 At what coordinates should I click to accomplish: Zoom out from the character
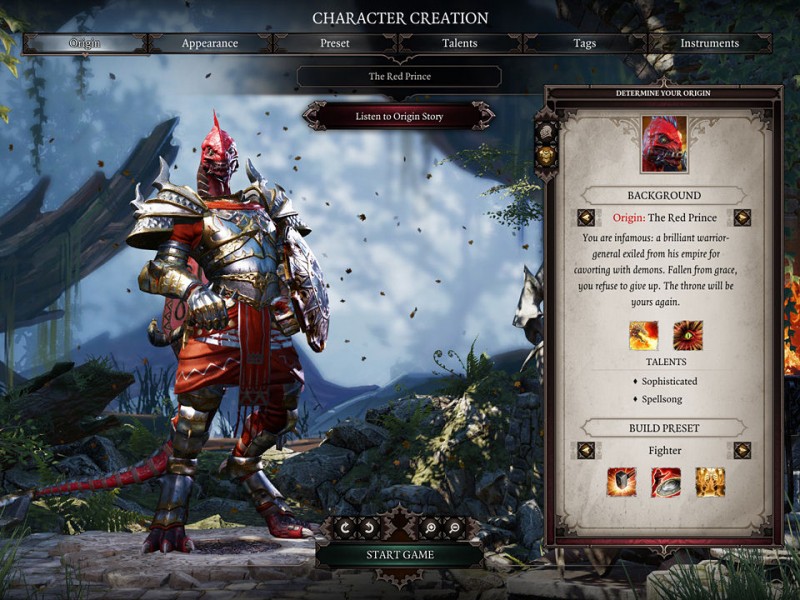click(454, 527)
